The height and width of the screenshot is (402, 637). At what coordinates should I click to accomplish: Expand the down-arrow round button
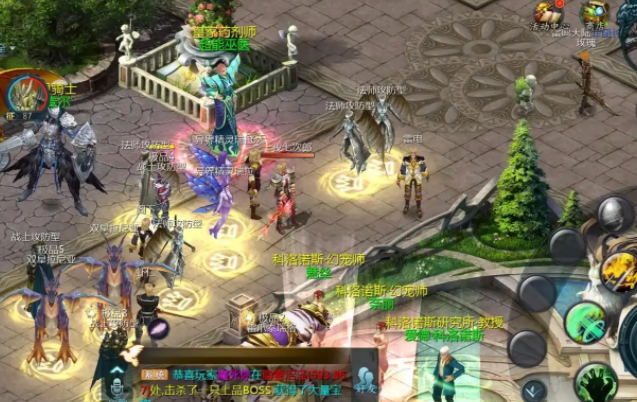(534, 389)
